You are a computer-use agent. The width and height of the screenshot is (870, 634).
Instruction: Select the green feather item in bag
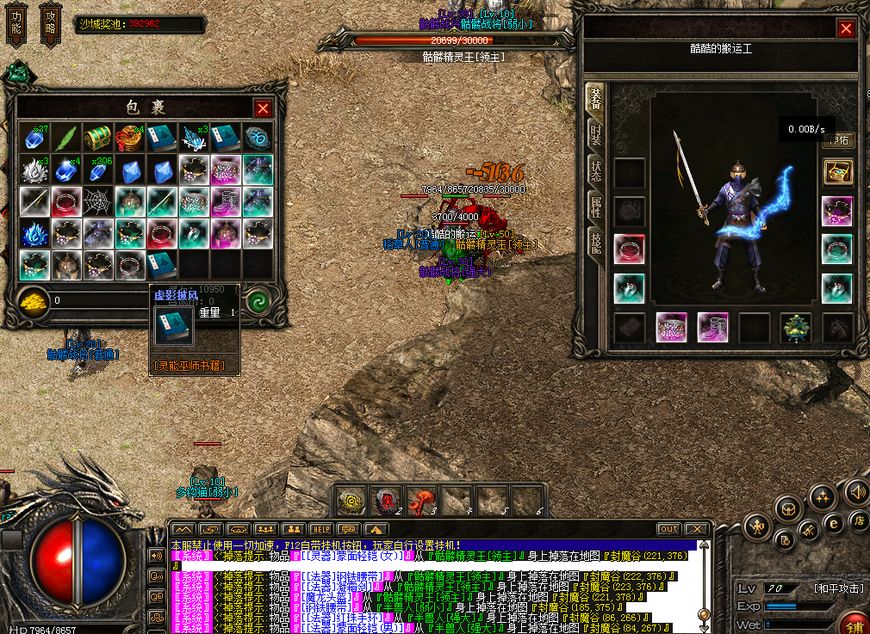pyautogui.click(x=65, y=138)
